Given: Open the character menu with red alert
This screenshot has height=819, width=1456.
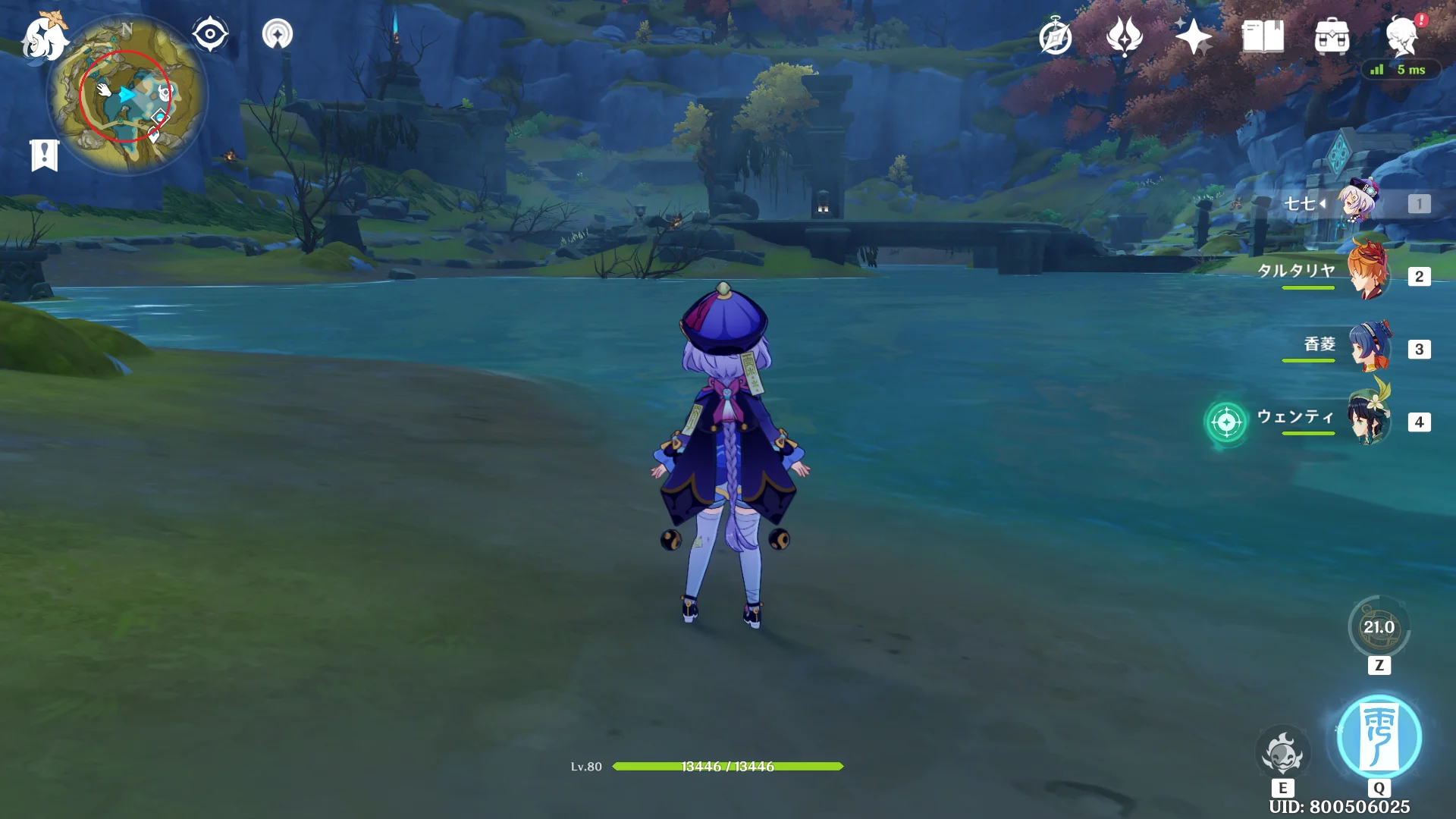Looking at the screenshot, I should (x=1402, y=36).
